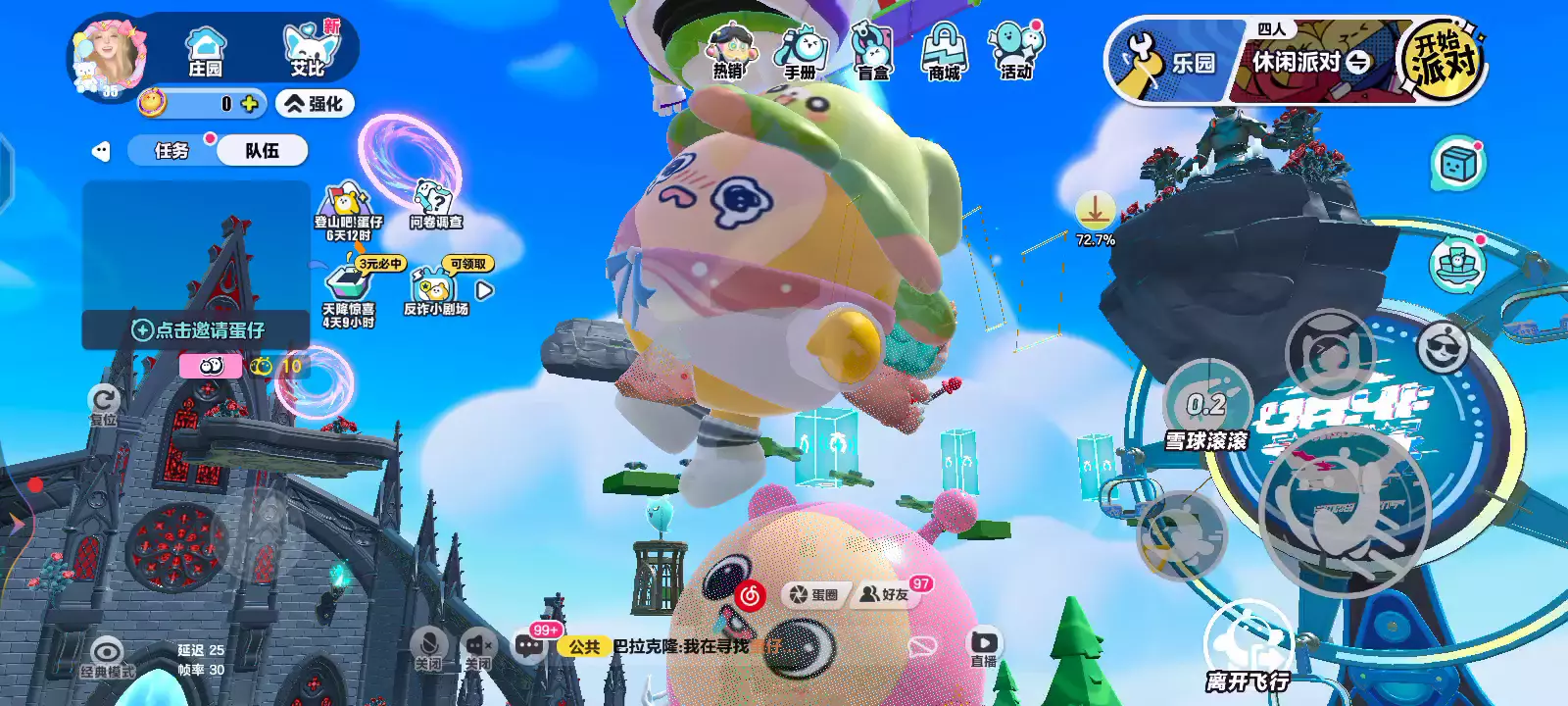Open the 强化 upgrade button
Image resolution: width=1568 pixels, height=706 pixels.
[x=315, y=104]
